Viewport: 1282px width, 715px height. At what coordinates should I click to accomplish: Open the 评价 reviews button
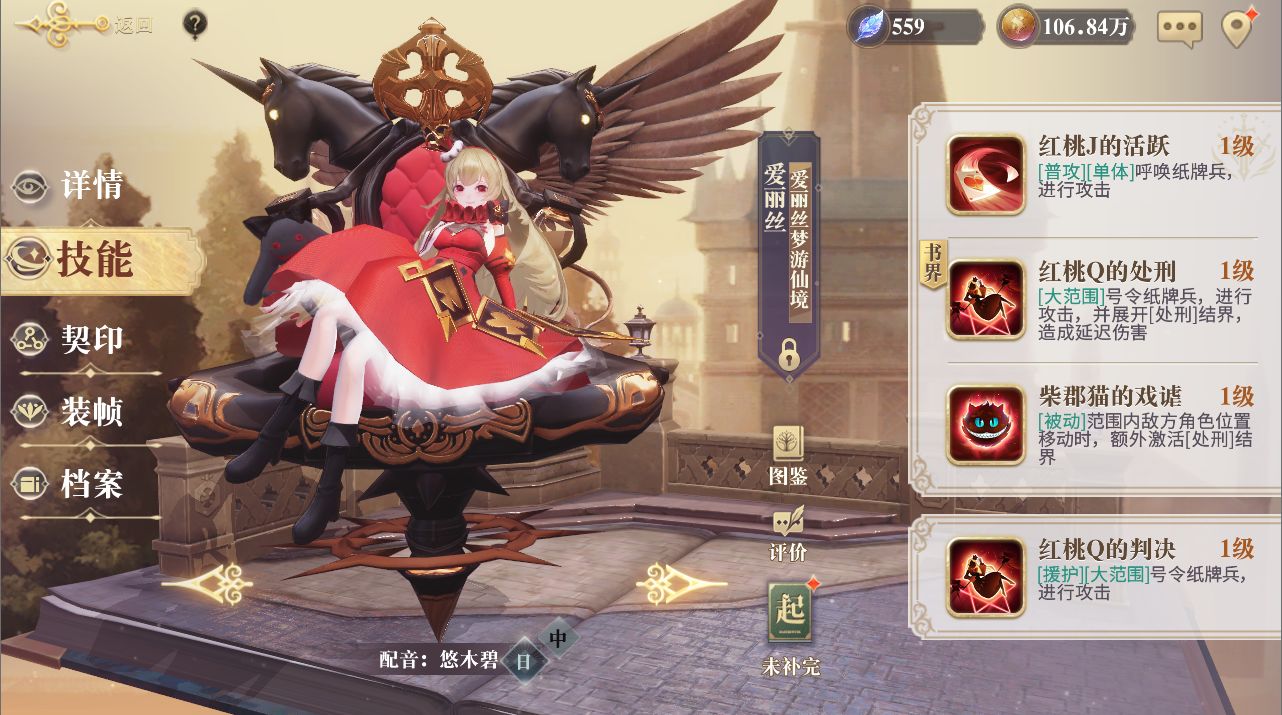tap(788, 535)
